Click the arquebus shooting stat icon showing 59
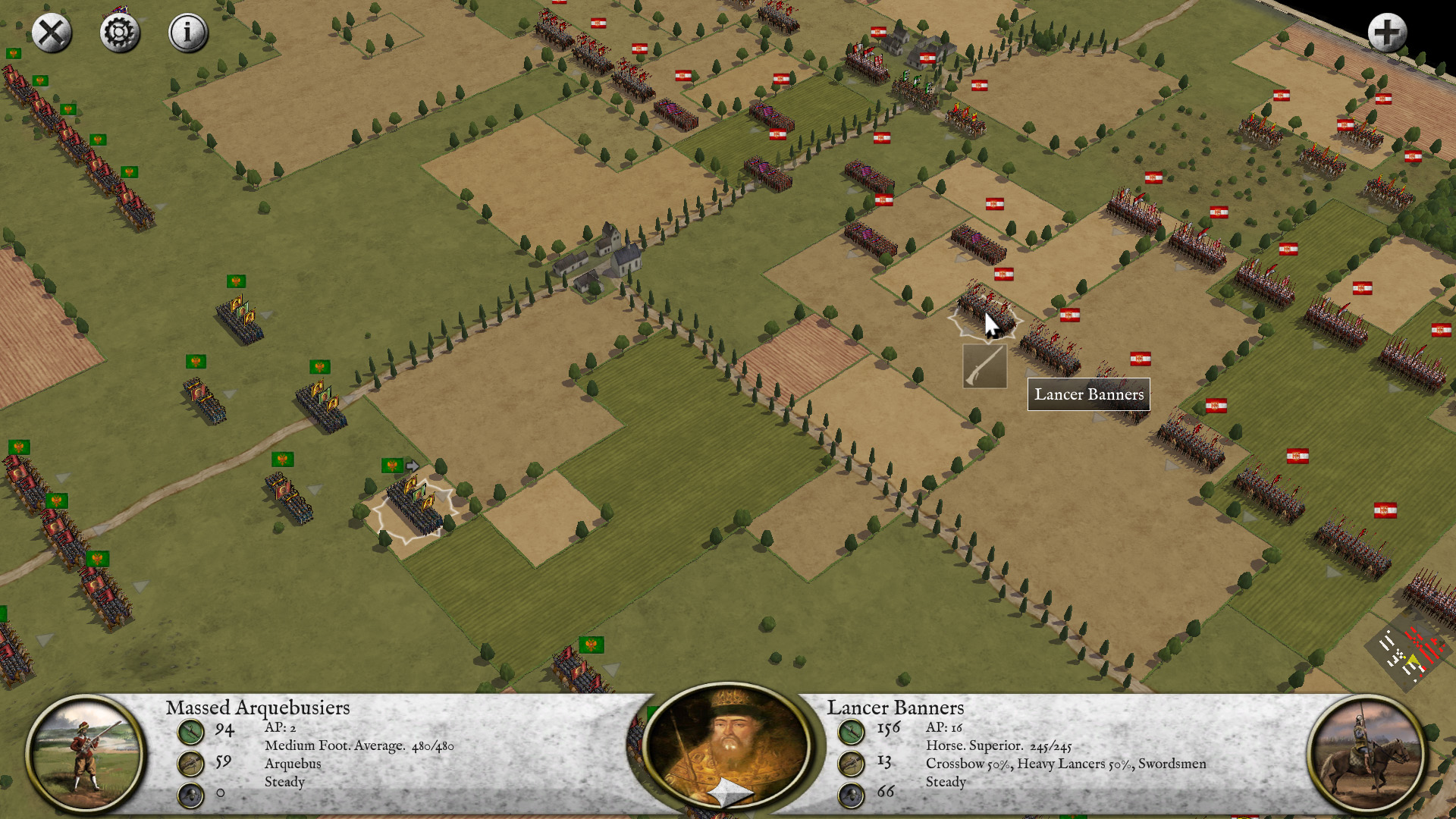 coord(190,764)
